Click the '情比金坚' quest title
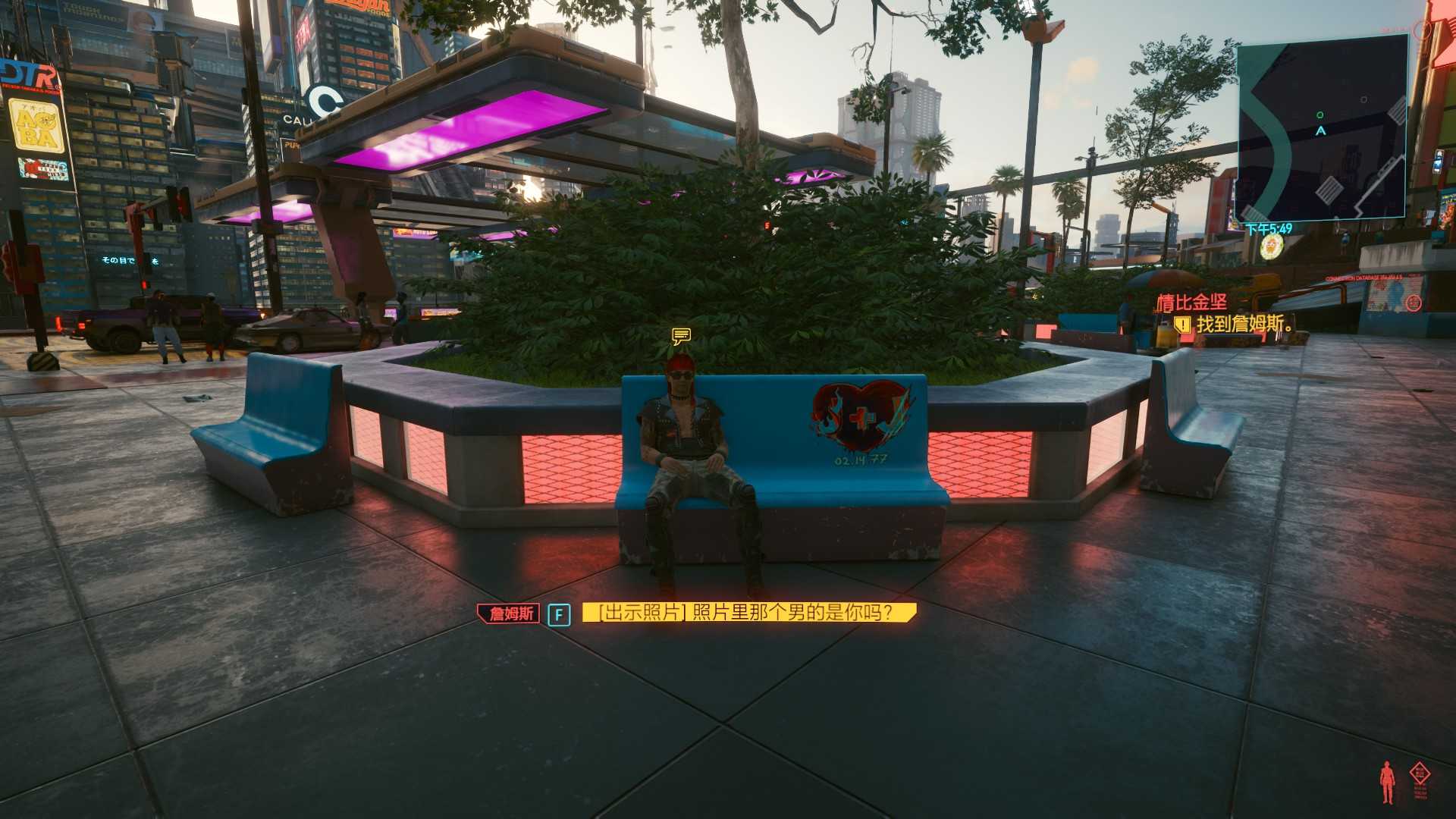Viewport: 1456px width, 819px height. click(x=1191, y=303)
